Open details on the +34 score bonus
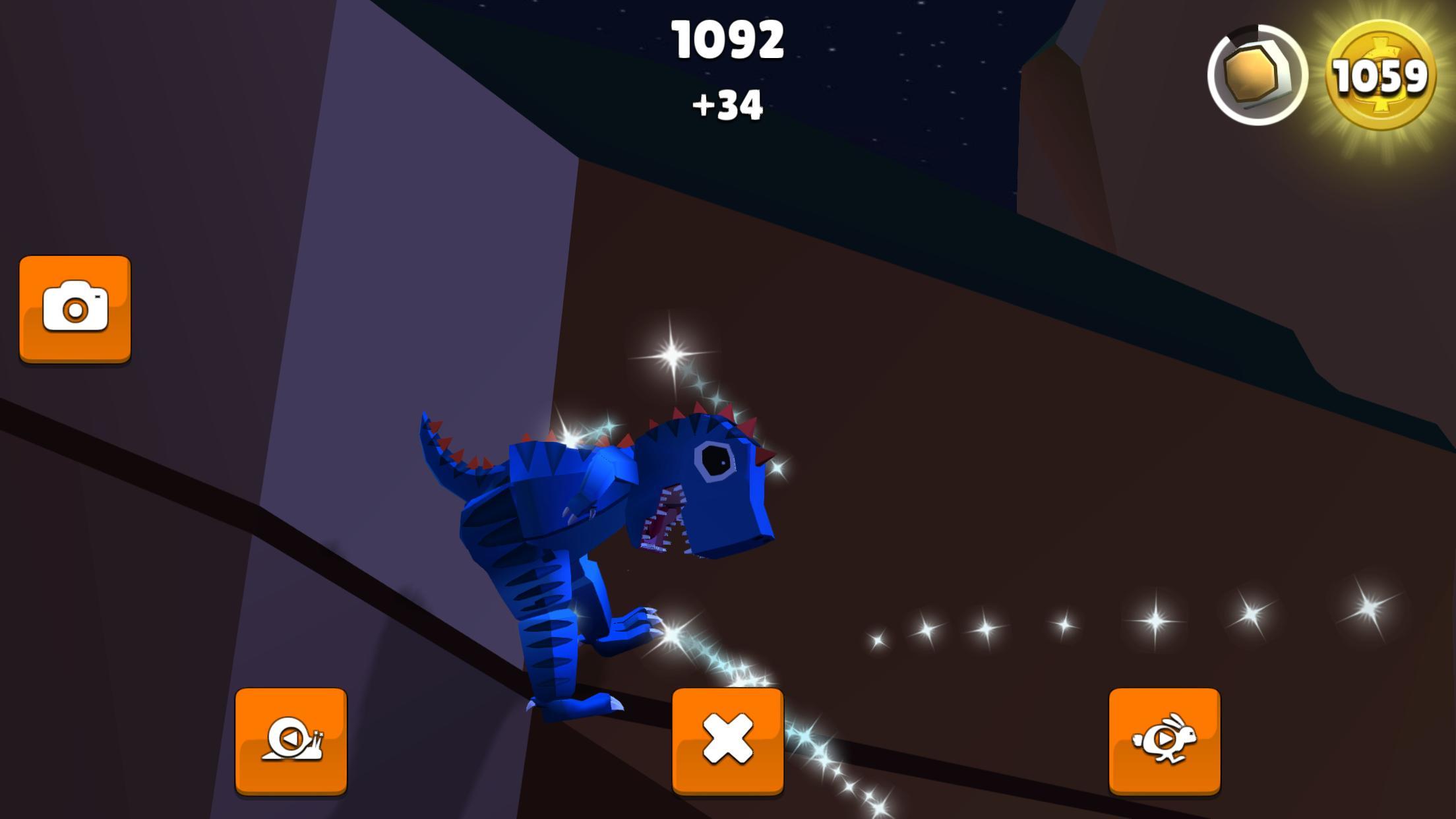This screenshot has width=1456, height=819. (729, 106)
